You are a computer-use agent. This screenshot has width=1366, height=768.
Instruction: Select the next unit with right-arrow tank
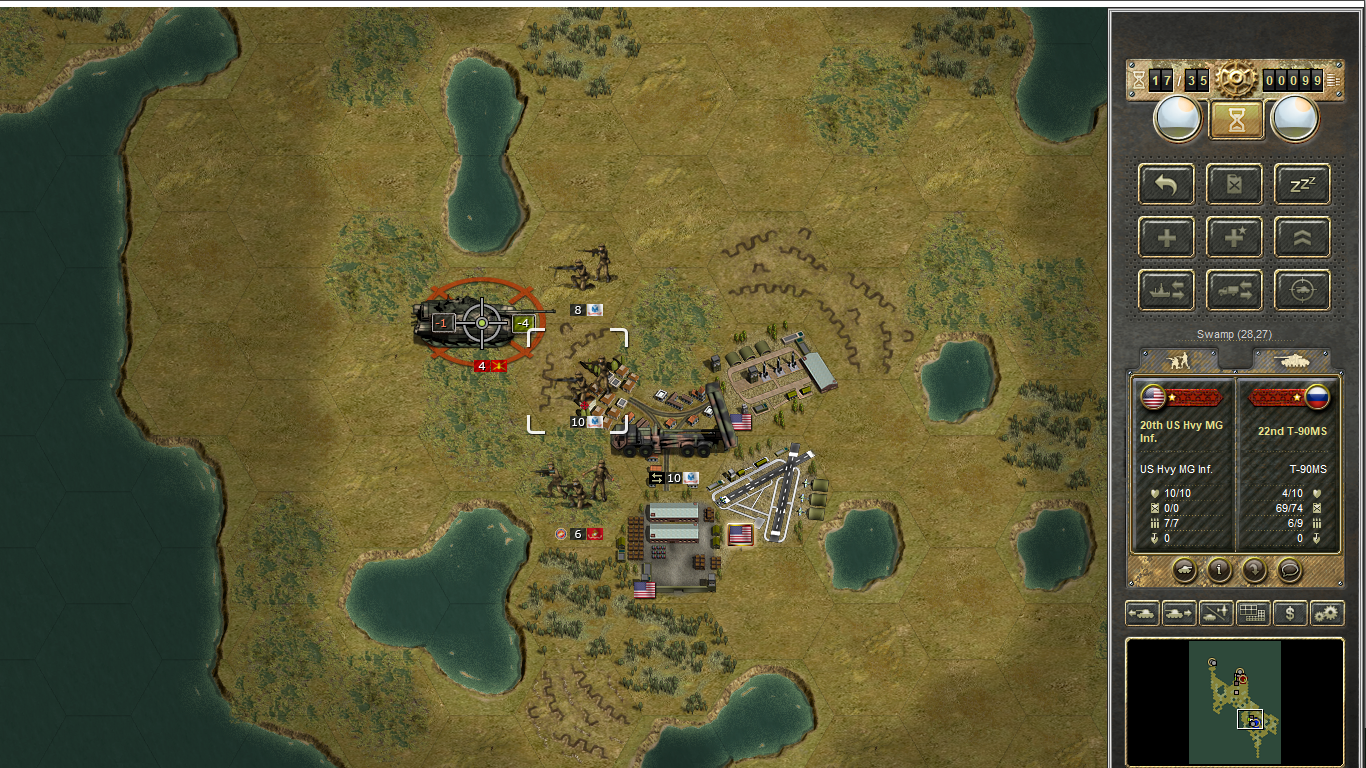pos(1179,613)
